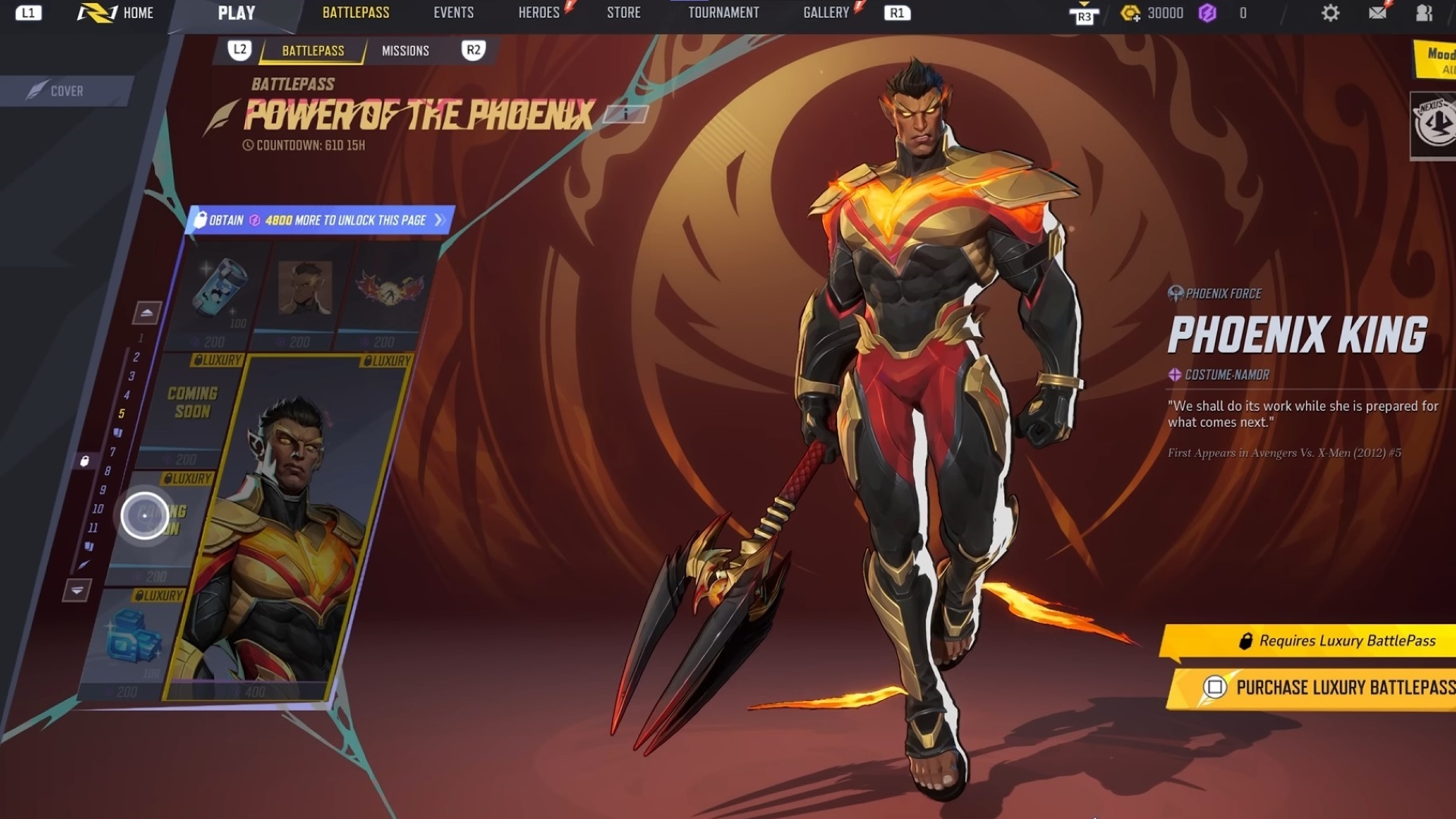The image size is (1456, 819).
Task: Open the Tournament section
Action: point(723,13)
